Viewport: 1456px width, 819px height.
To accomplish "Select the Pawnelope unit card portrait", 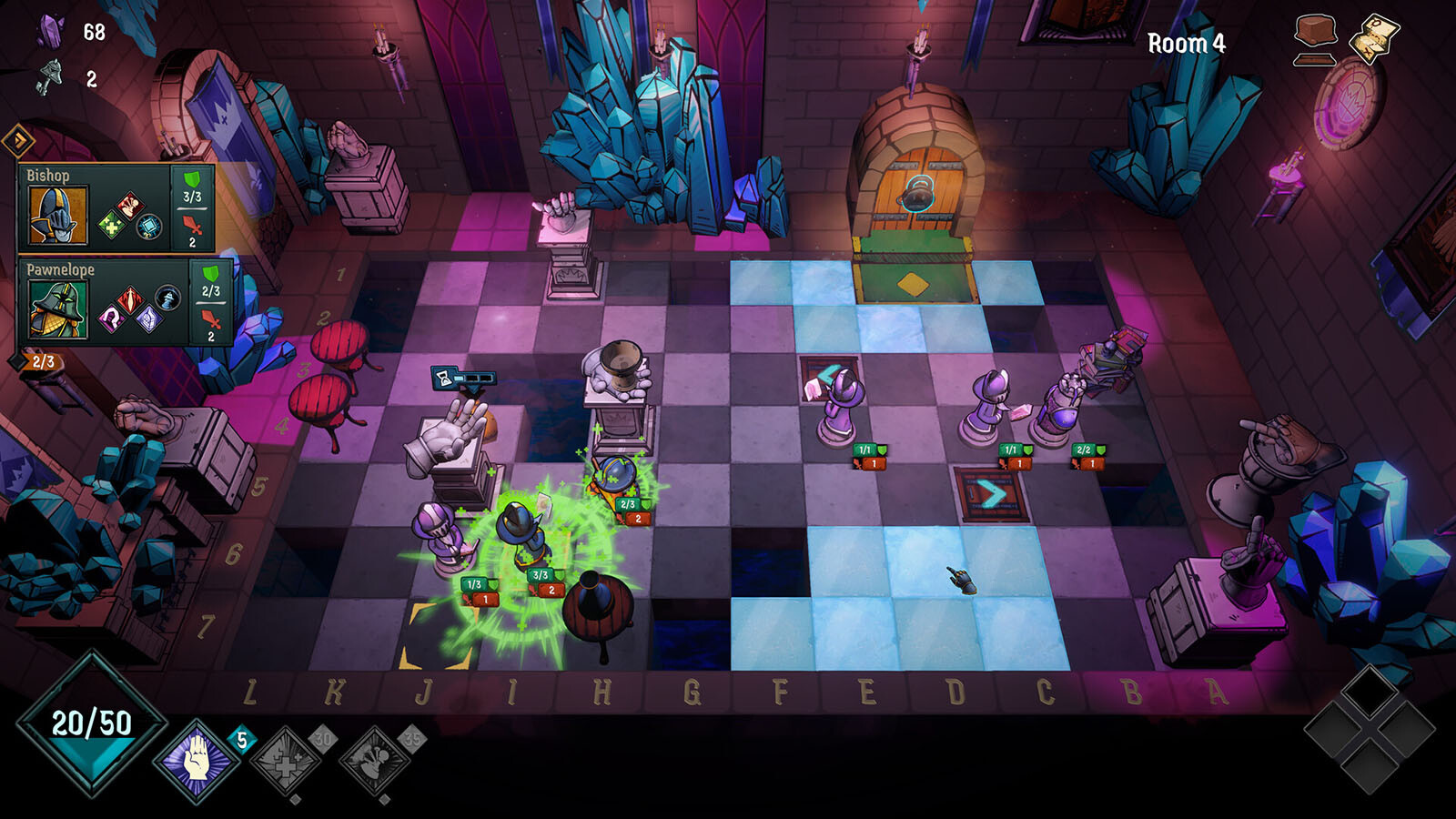I will 58,309.
